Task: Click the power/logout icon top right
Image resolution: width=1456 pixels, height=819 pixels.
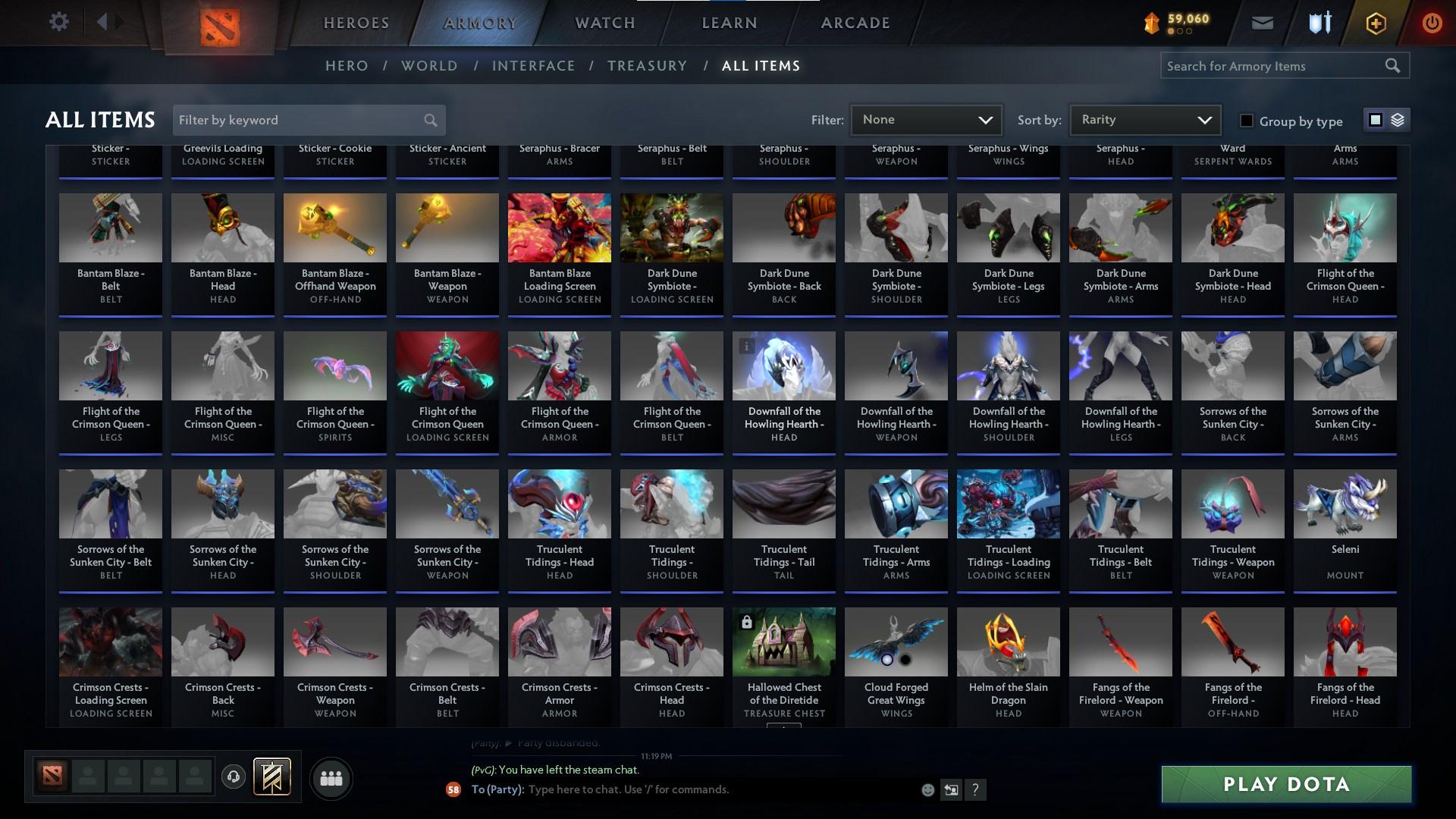Action: 1432,22
